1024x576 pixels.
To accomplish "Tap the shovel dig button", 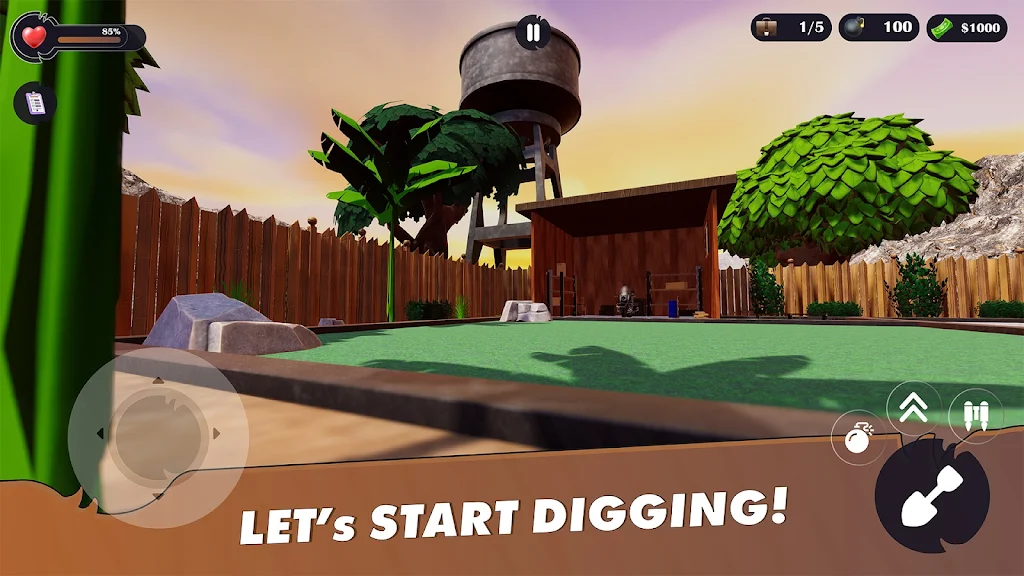I will [932, 496].
